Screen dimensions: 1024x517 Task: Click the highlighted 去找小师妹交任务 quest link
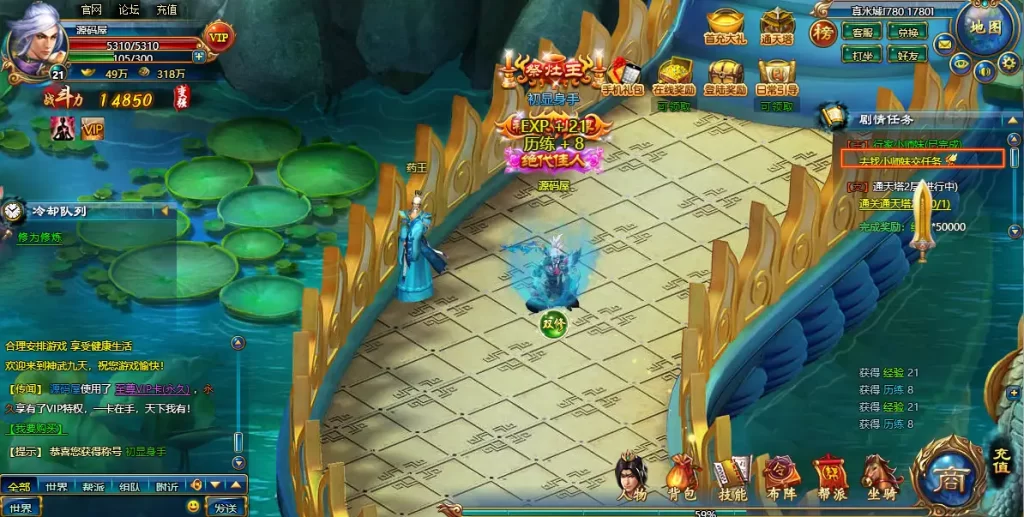pos(900,160)
